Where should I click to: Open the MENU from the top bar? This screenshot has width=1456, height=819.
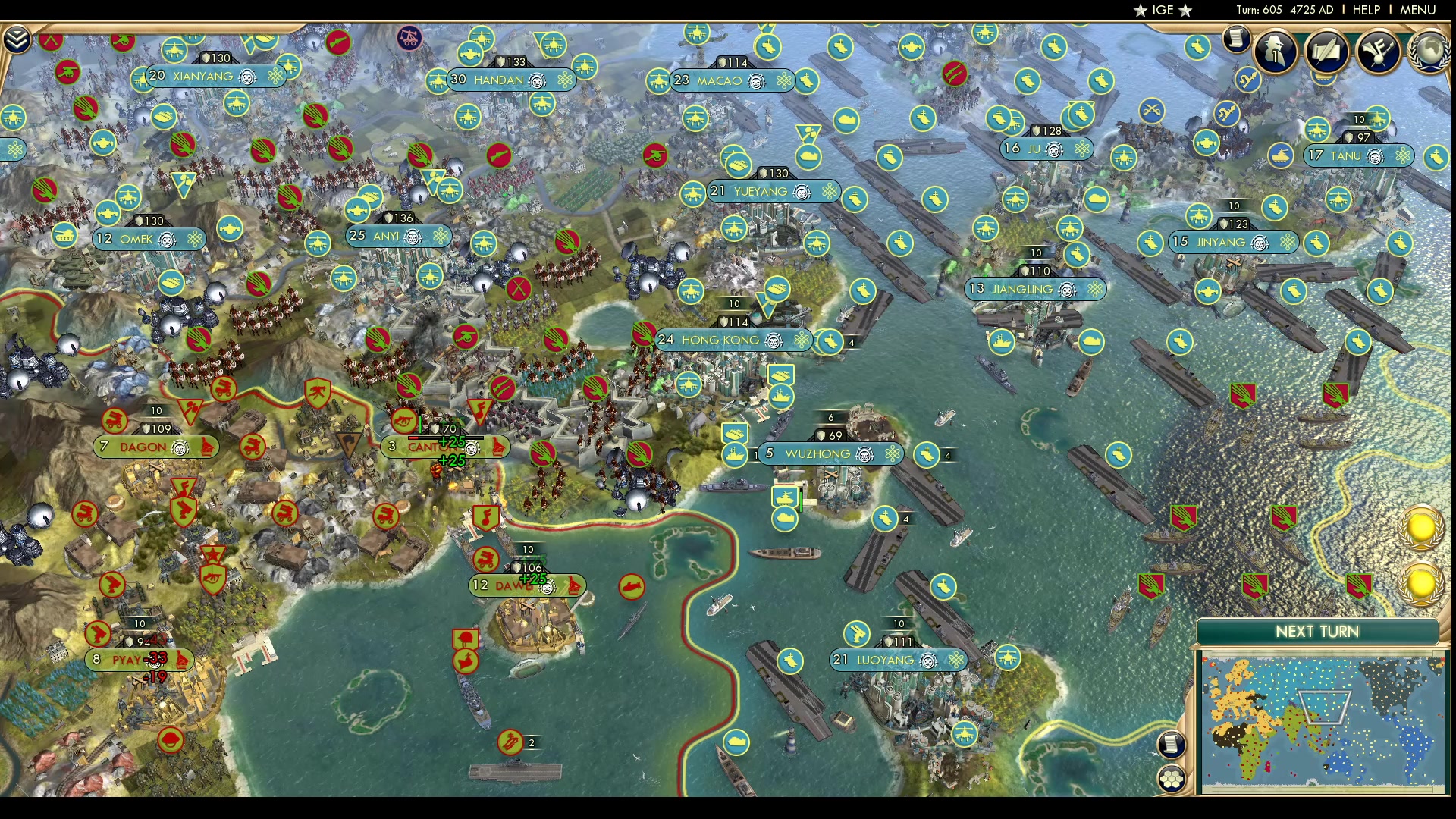[1417, 9]
